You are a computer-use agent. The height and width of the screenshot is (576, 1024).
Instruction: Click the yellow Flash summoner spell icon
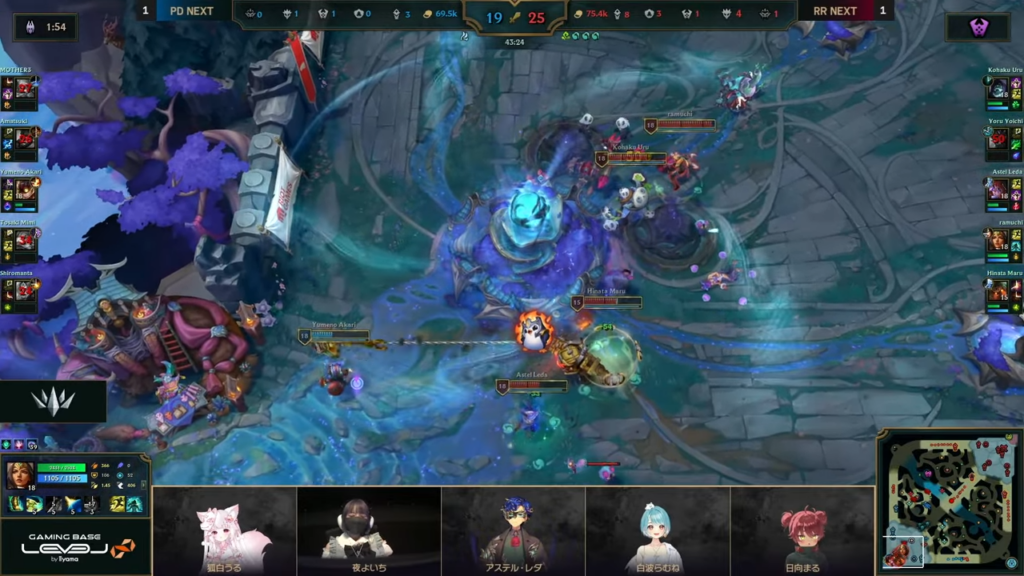coord(117,505)
